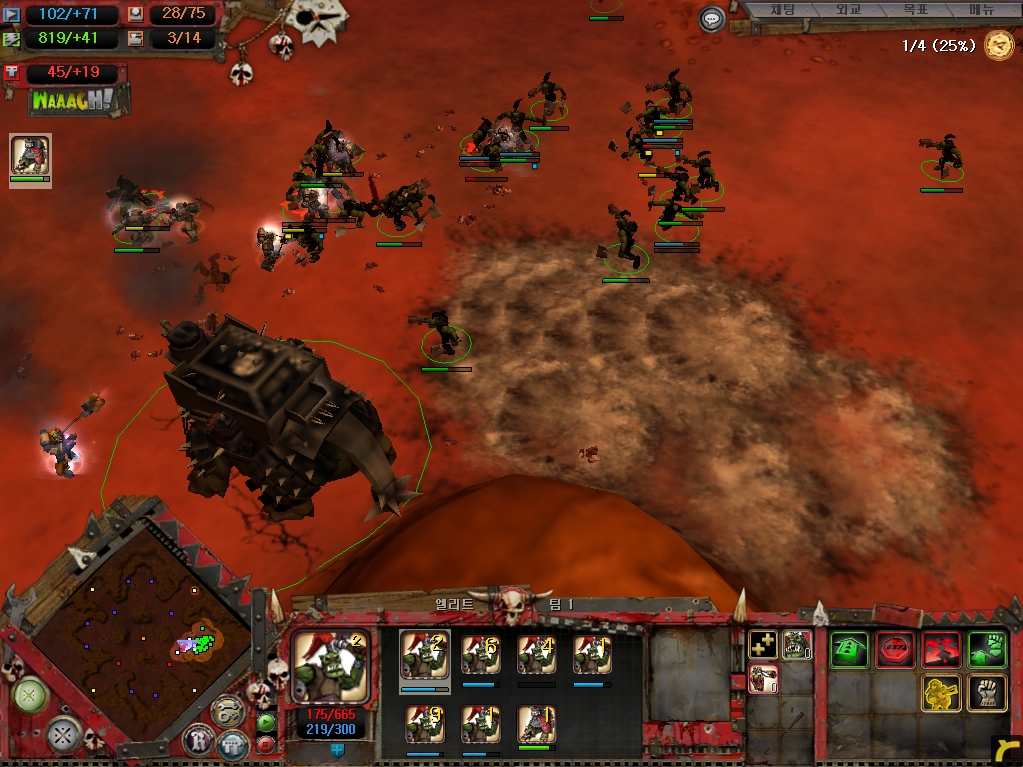Reinforce squad using the plus icon
Screen dimensions: 1023x767
point(763,645)
